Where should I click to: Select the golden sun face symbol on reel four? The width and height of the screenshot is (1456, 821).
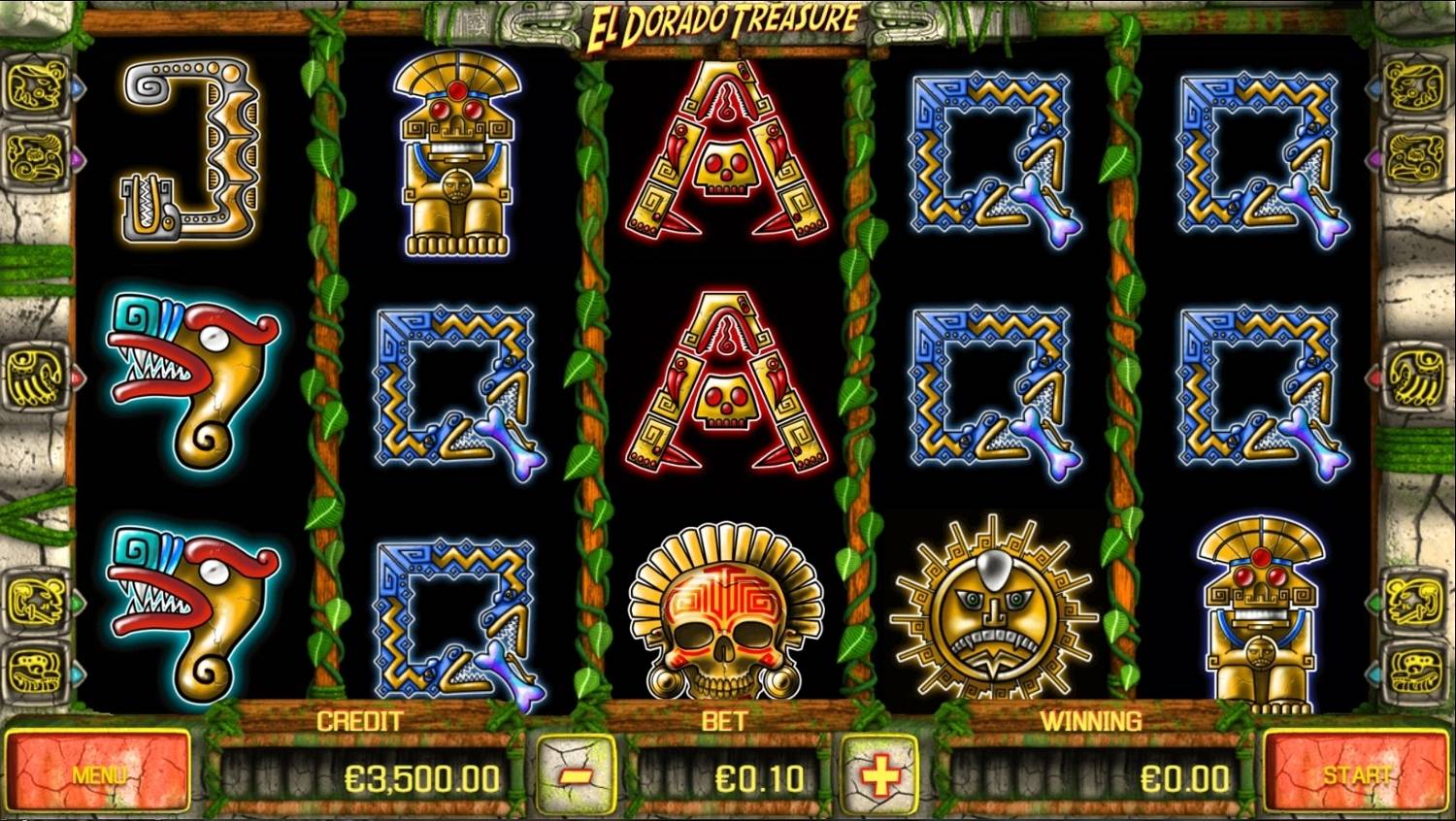(x=991, y=607)
